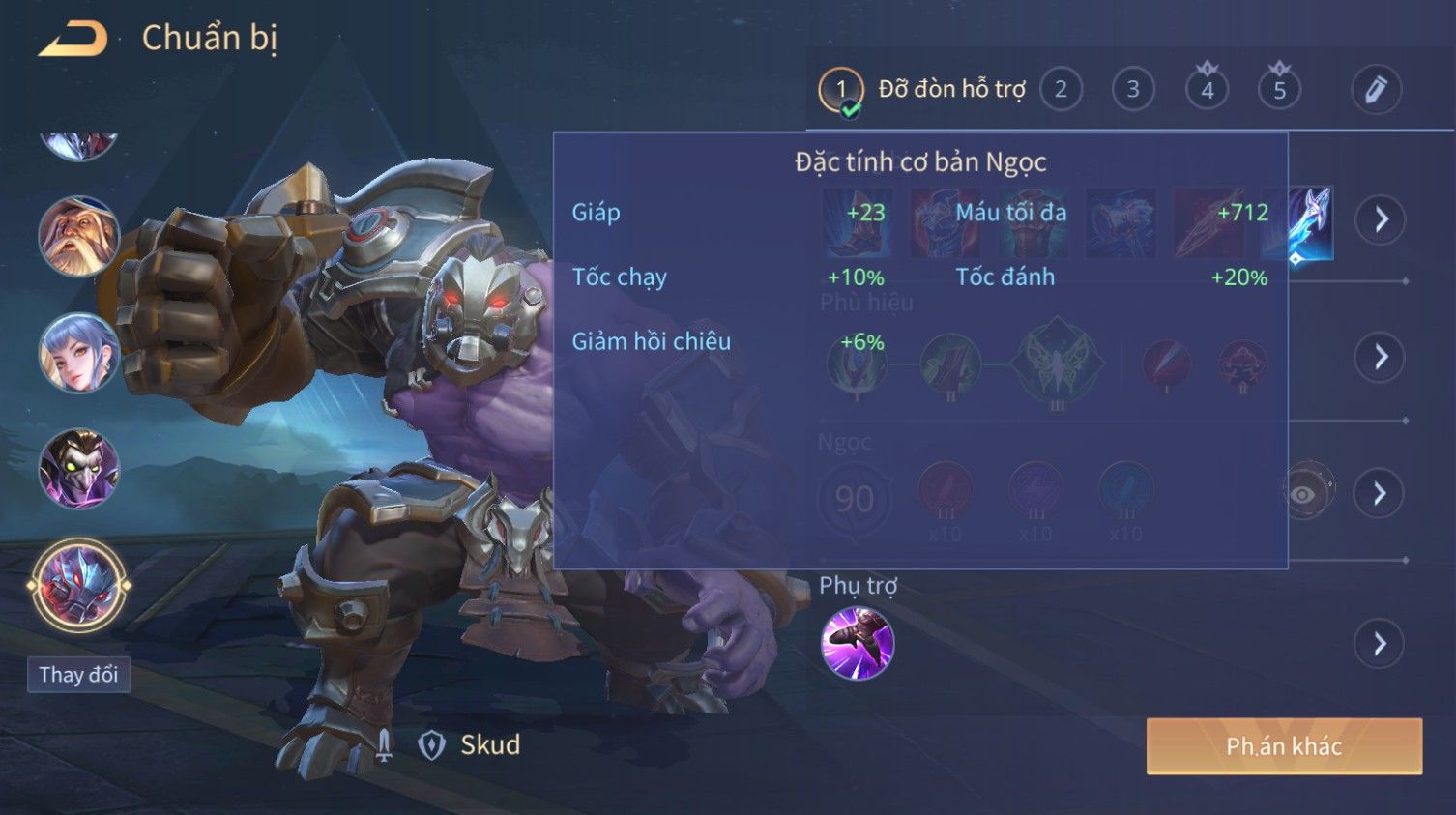Viewport: 1456px width, 815px height.
Task: Select the white-bearded old man hero portrait
Action: (x=78, y=237)
